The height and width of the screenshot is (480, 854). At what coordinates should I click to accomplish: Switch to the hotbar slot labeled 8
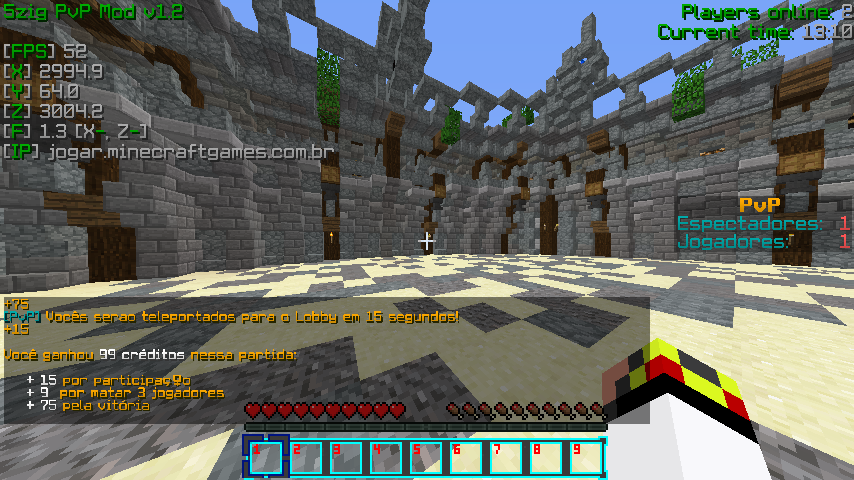click(x=546, y=457)
